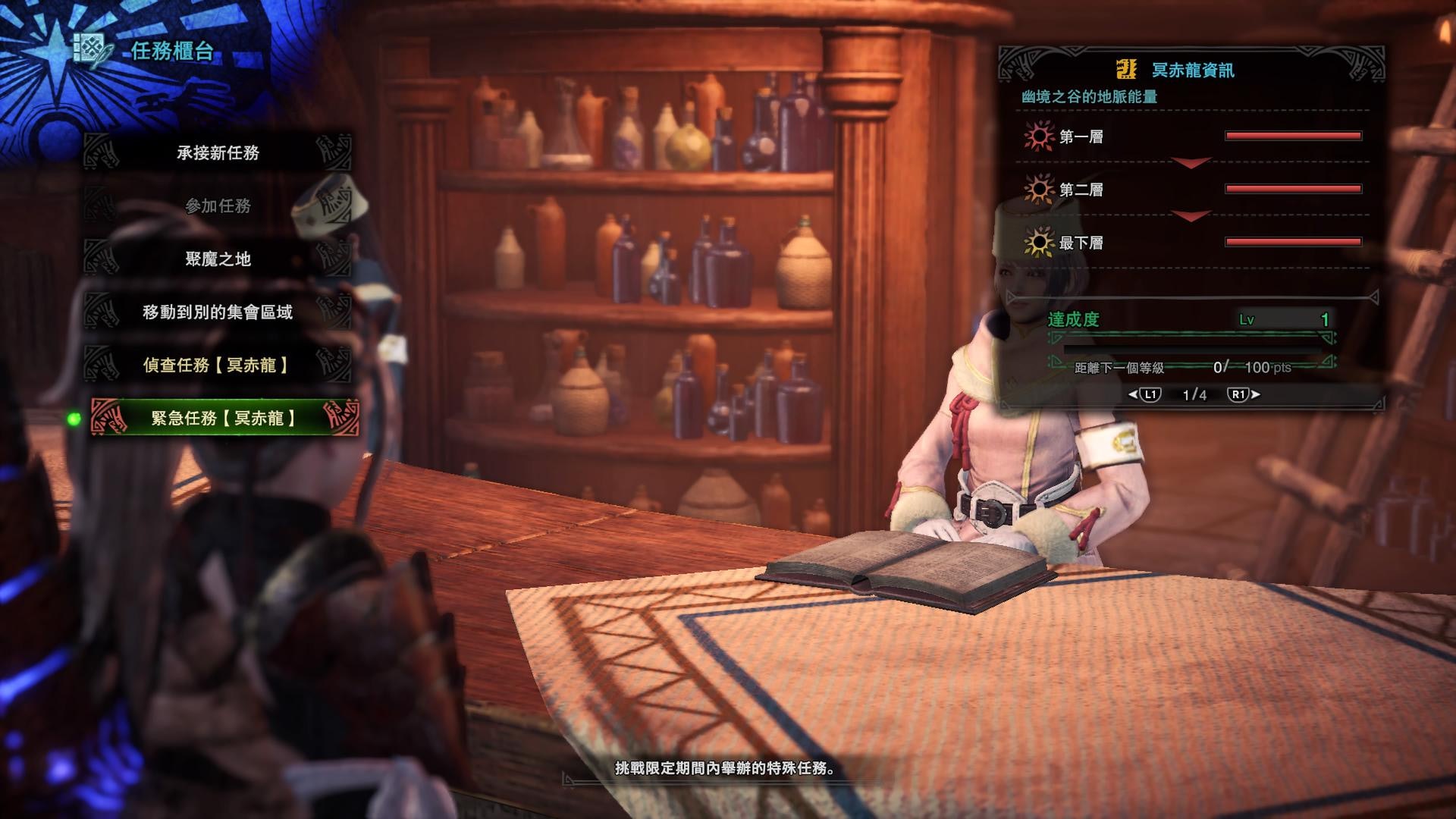The width and height of the screenshot is (1456, 819).
Task: Open the 聚魔之地 menu entry
Action: click(218, 259)
